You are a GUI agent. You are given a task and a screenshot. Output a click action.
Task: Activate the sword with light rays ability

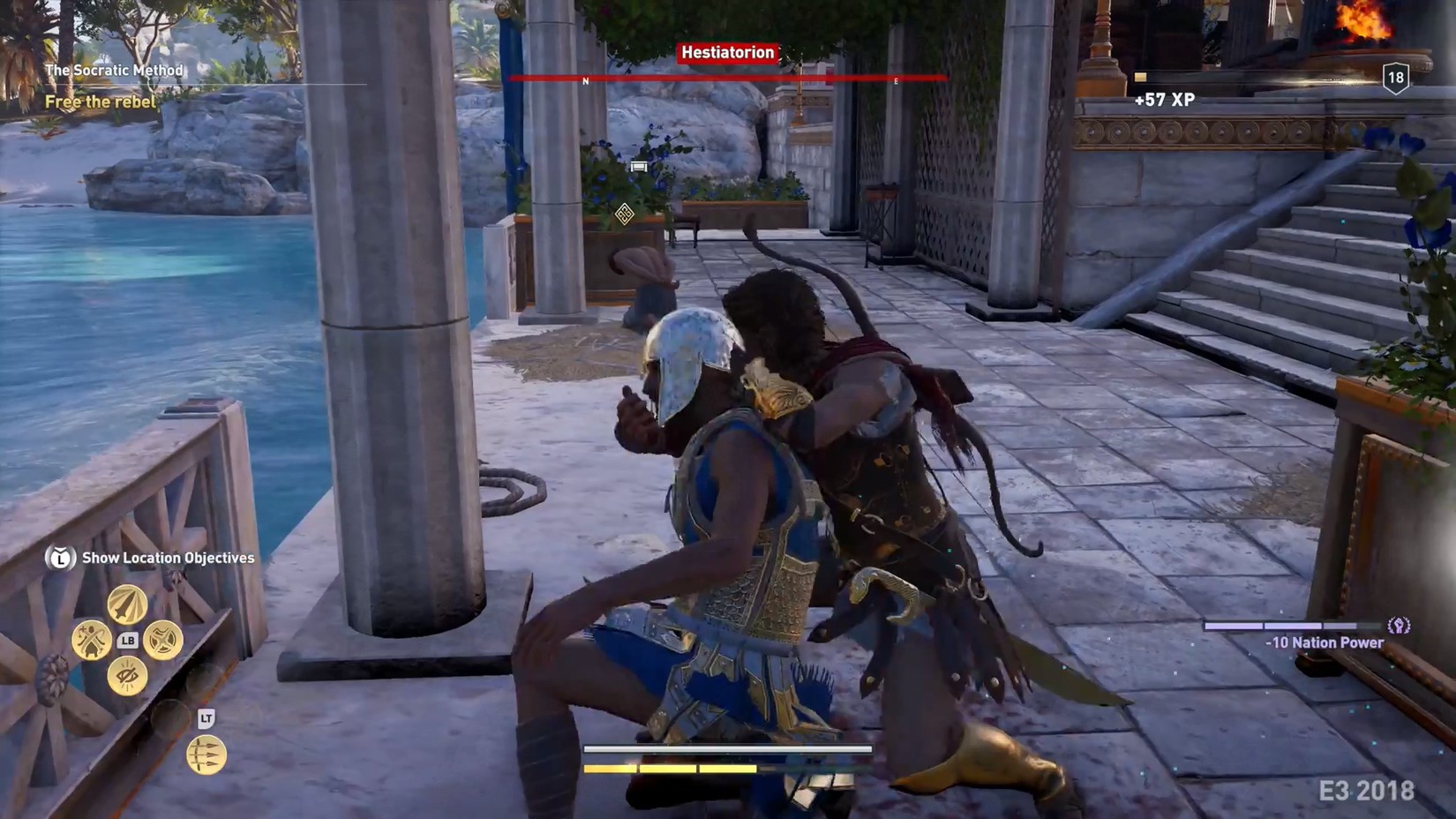(x=127, y=605)
